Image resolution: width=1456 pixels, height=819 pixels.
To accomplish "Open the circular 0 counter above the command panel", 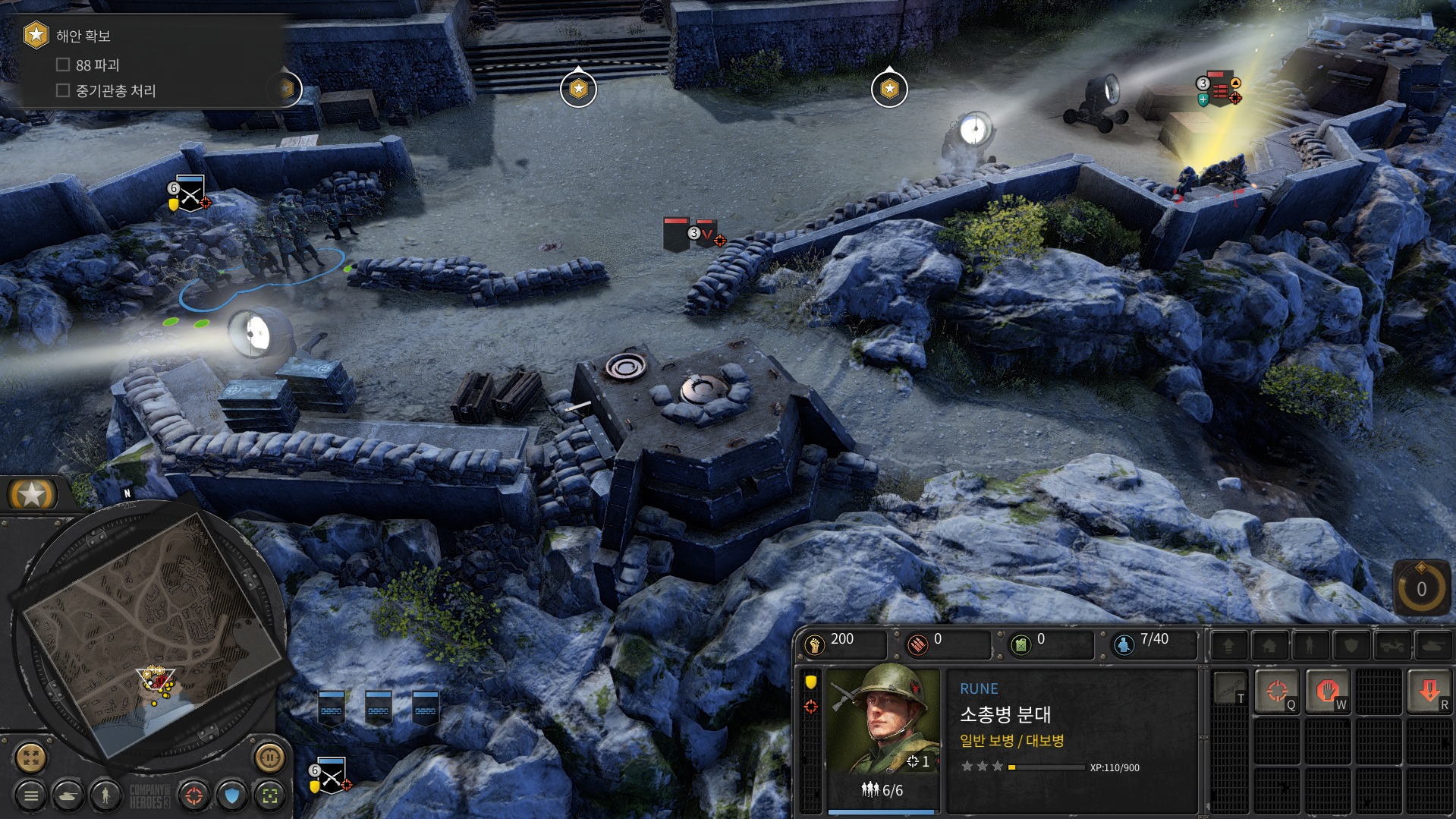I will click(1421, 589).
